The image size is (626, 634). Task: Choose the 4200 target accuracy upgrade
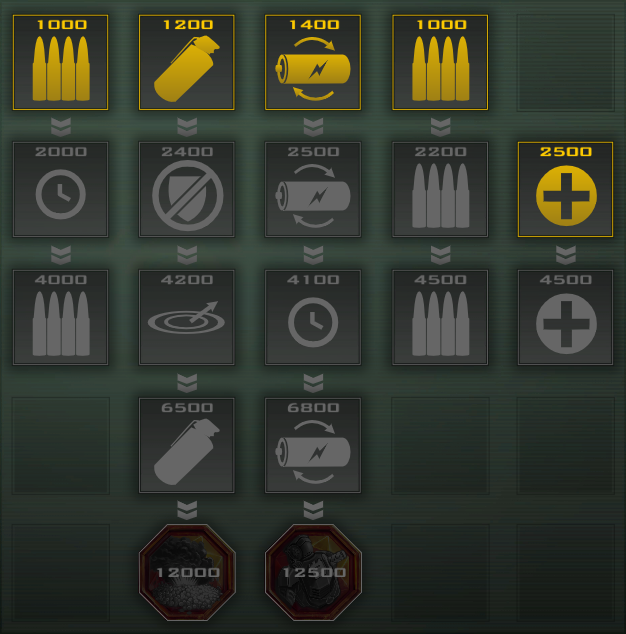click(187, 317)
